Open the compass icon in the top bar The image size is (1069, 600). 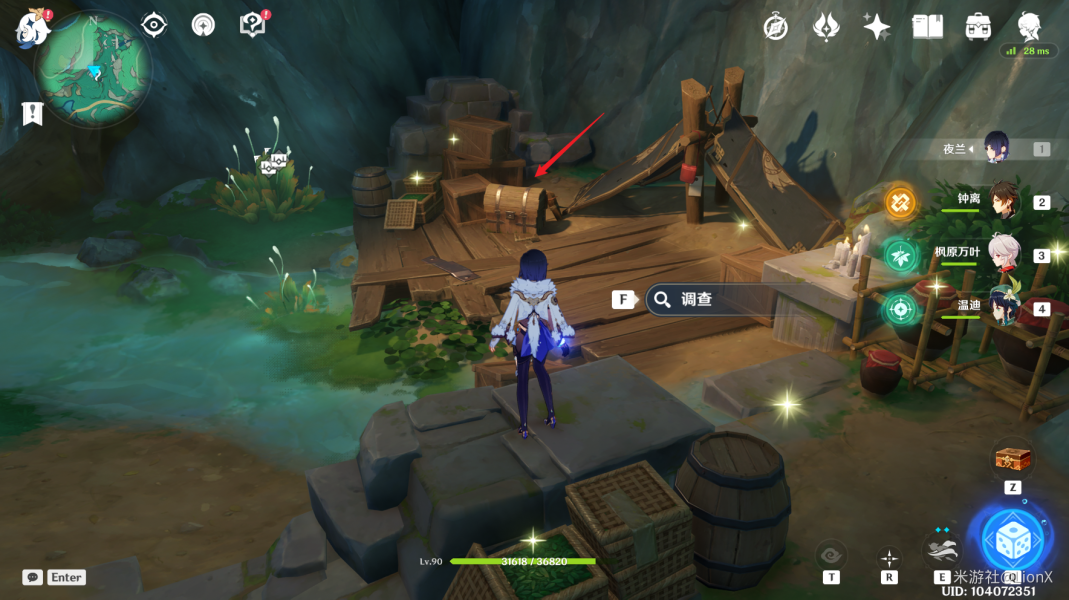click(x=775, y=27)
